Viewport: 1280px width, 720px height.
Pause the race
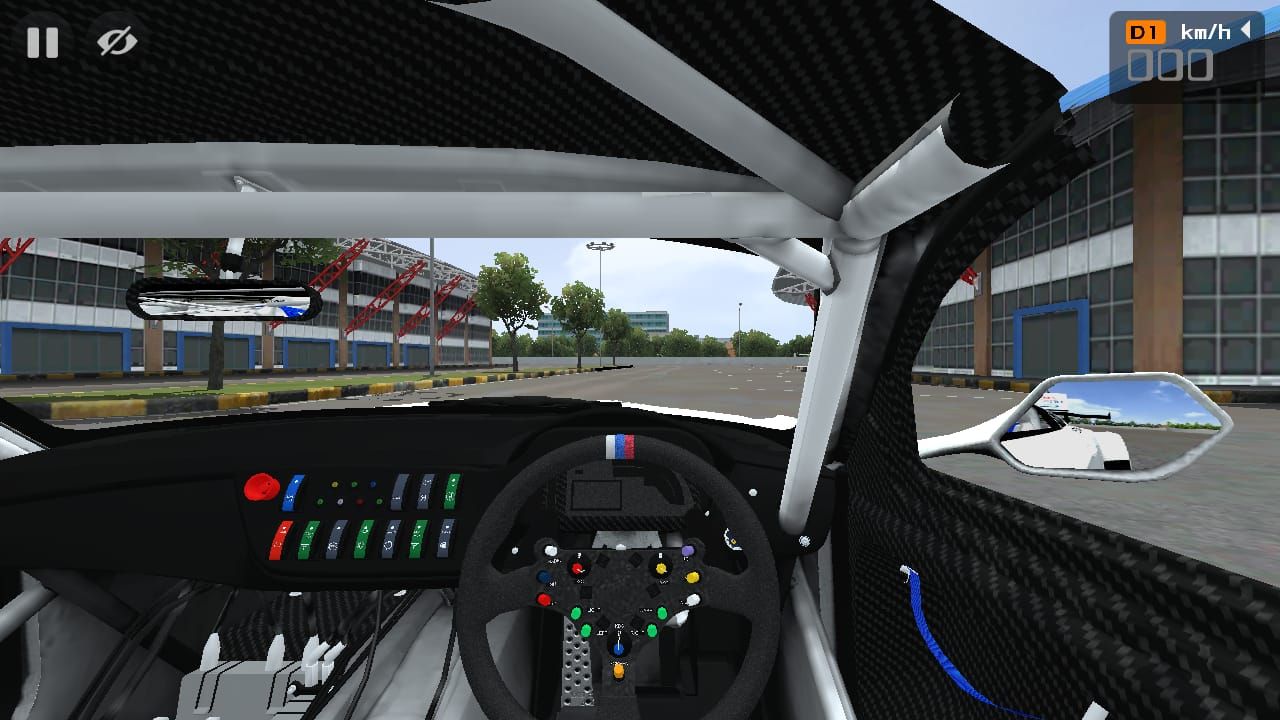click(42, 42)
